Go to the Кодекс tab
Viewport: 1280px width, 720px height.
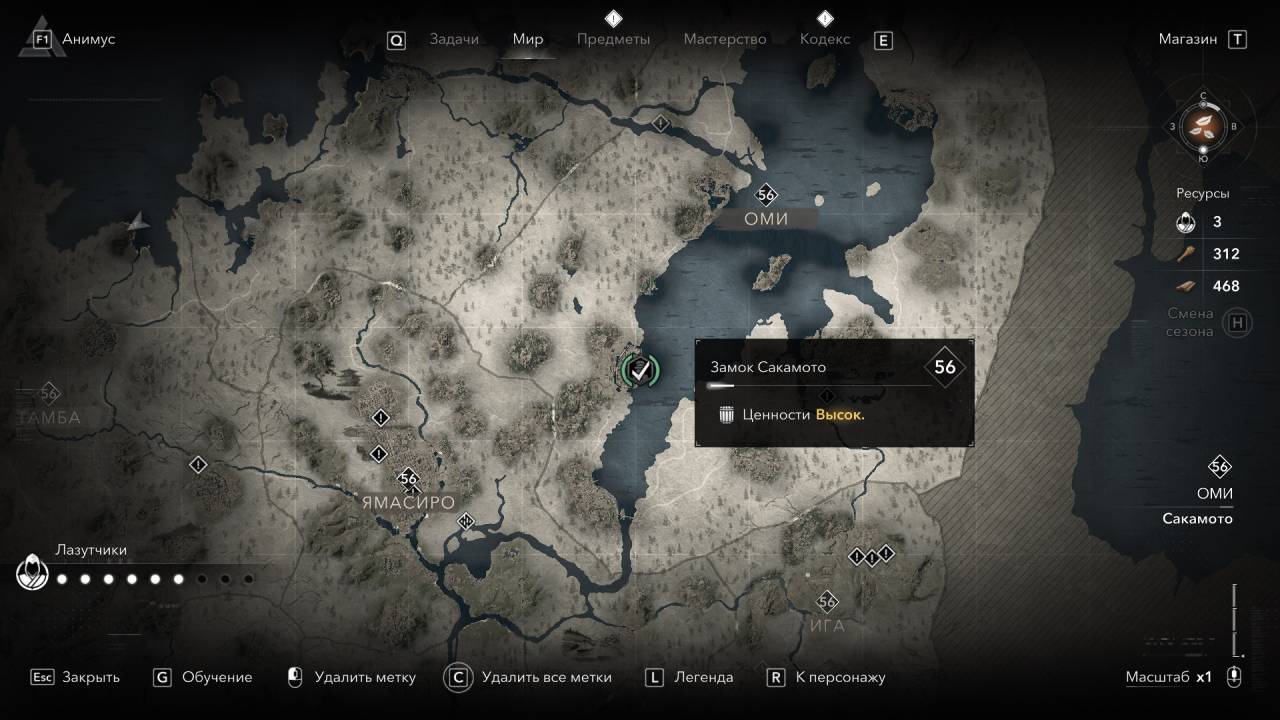(825, 39)
